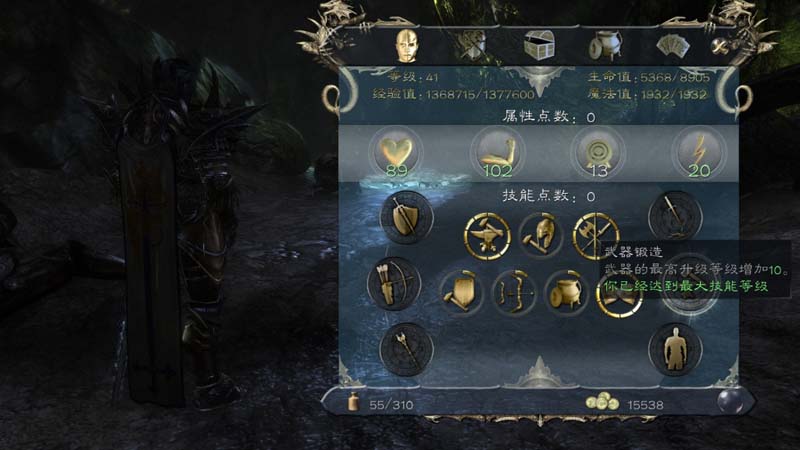This screenshot has width=800, height=450.
Task: Select the helmet armor crafting skill
Action: pos(541,237)
